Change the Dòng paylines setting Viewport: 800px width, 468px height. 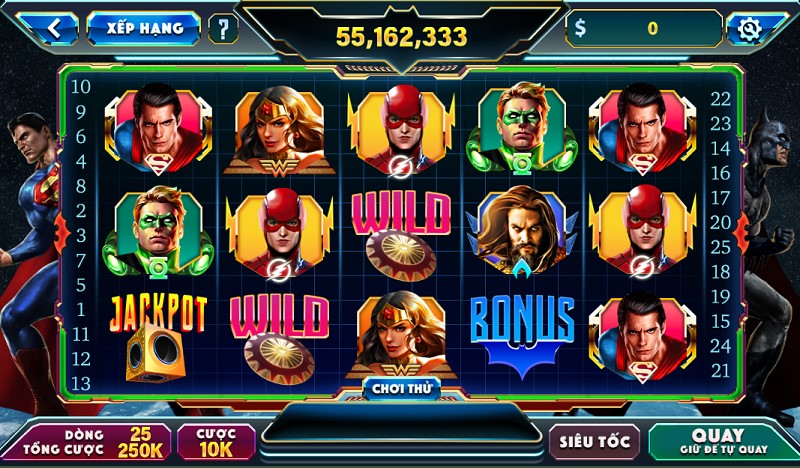87,442
